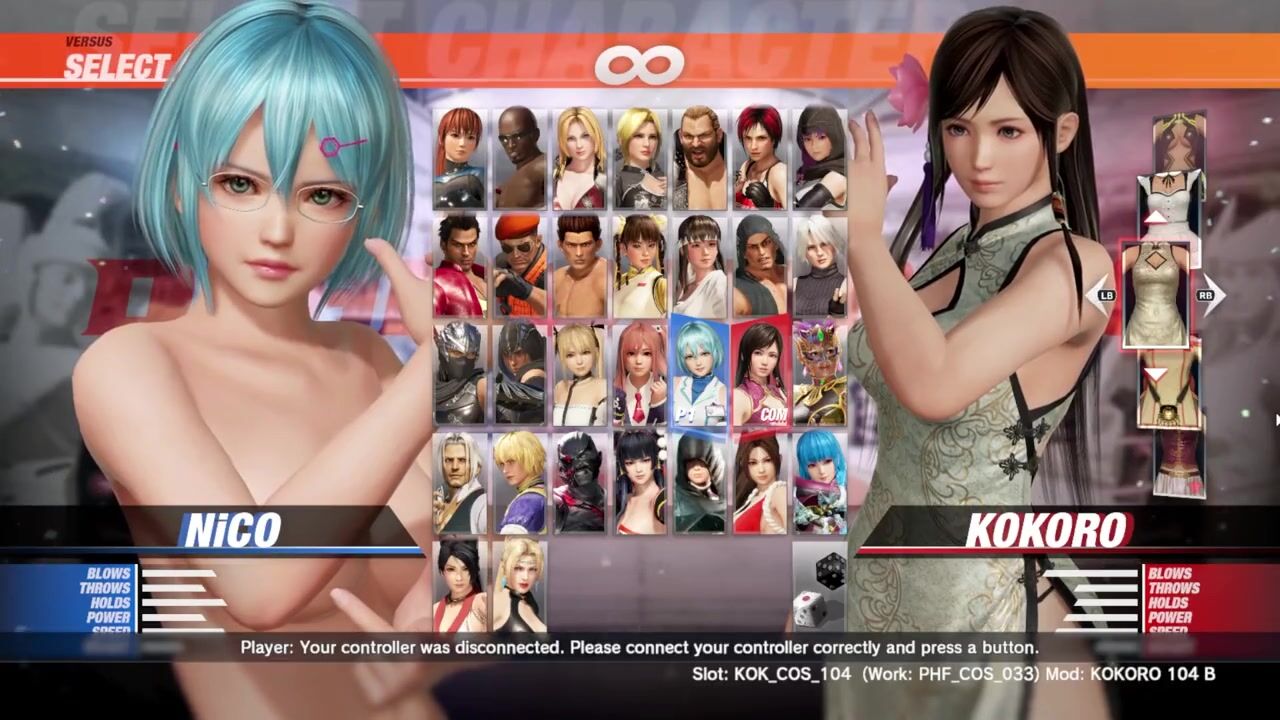Pick pink-haired Honoka

(x=640, y=373)
